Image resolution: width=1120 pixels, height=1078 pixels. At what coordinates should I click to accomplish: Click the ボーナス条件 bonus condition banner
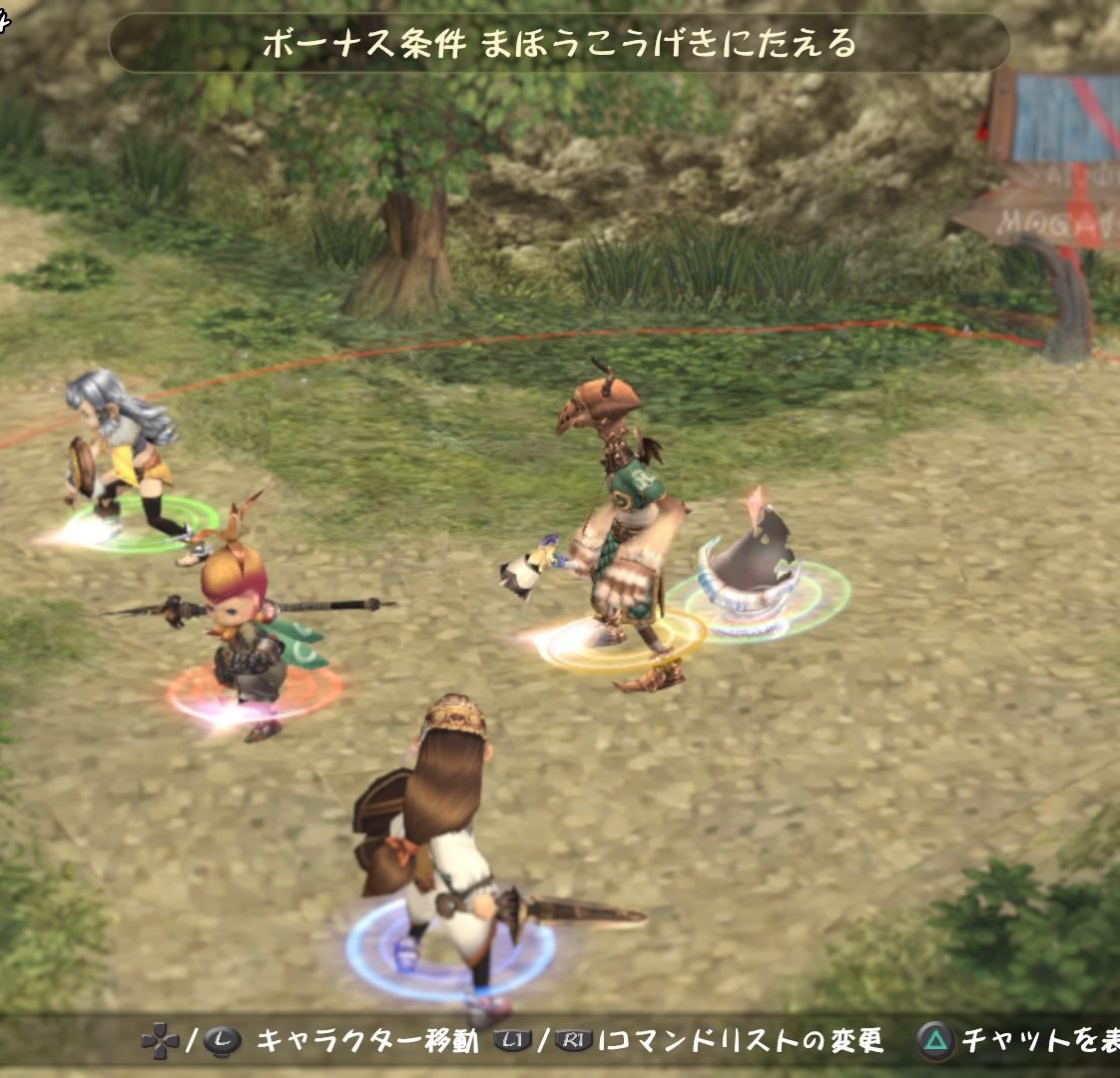559,43
